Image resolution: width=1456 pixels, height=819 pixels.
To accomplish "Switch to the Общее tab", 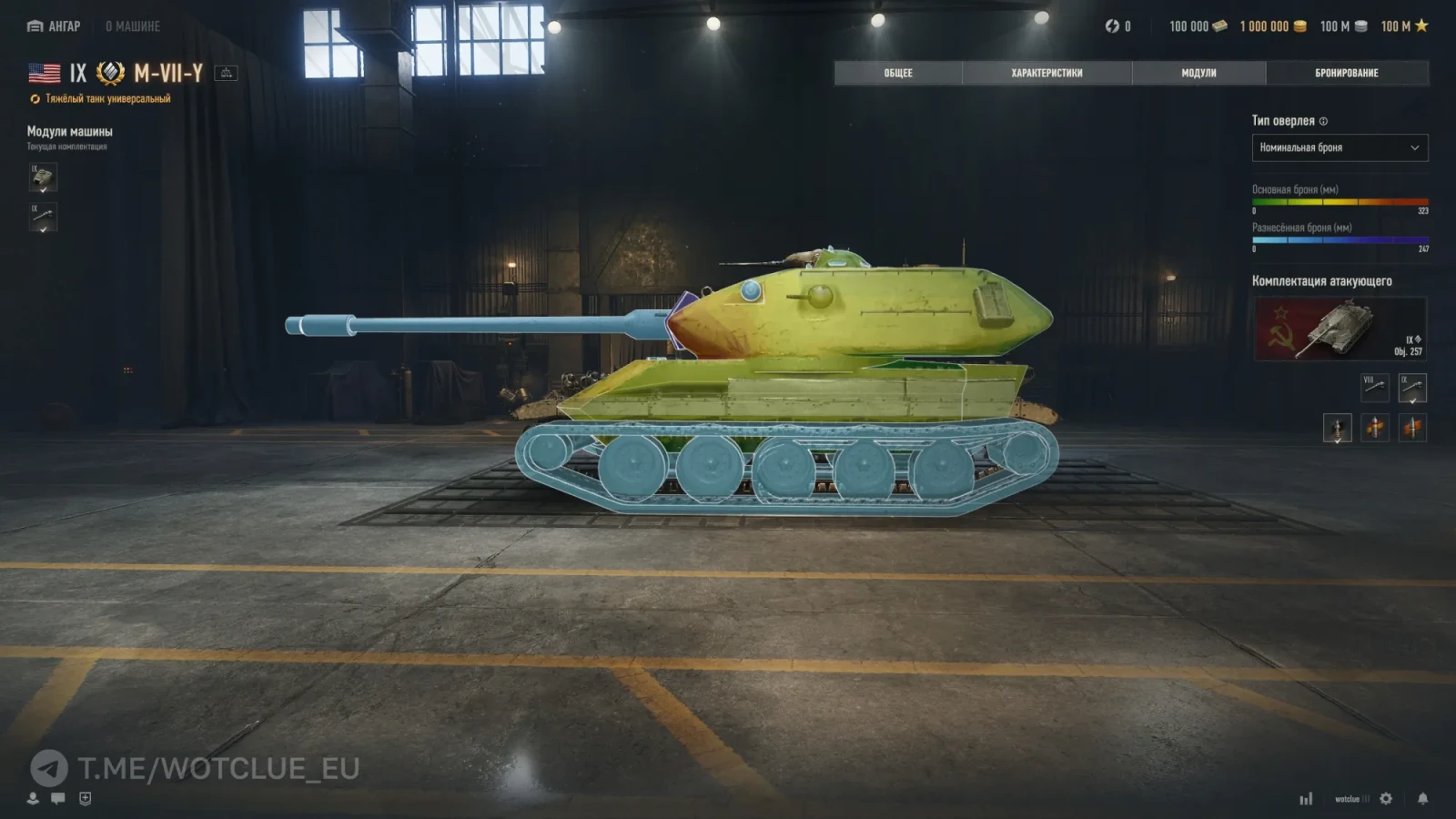I will pyautogui.click(x=897, y=73).
